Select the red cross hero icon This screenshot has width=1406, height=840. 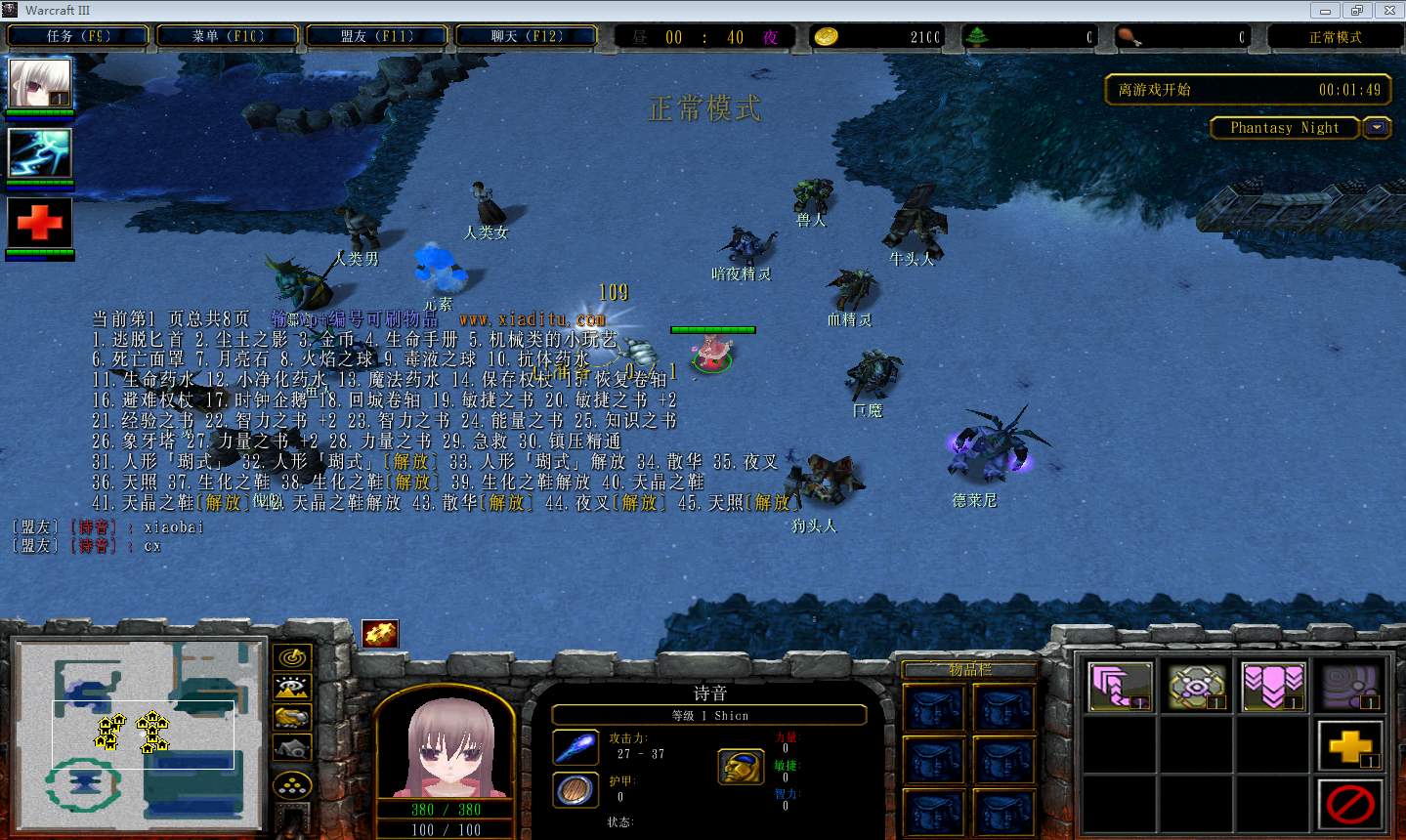(x=40, y=224)
